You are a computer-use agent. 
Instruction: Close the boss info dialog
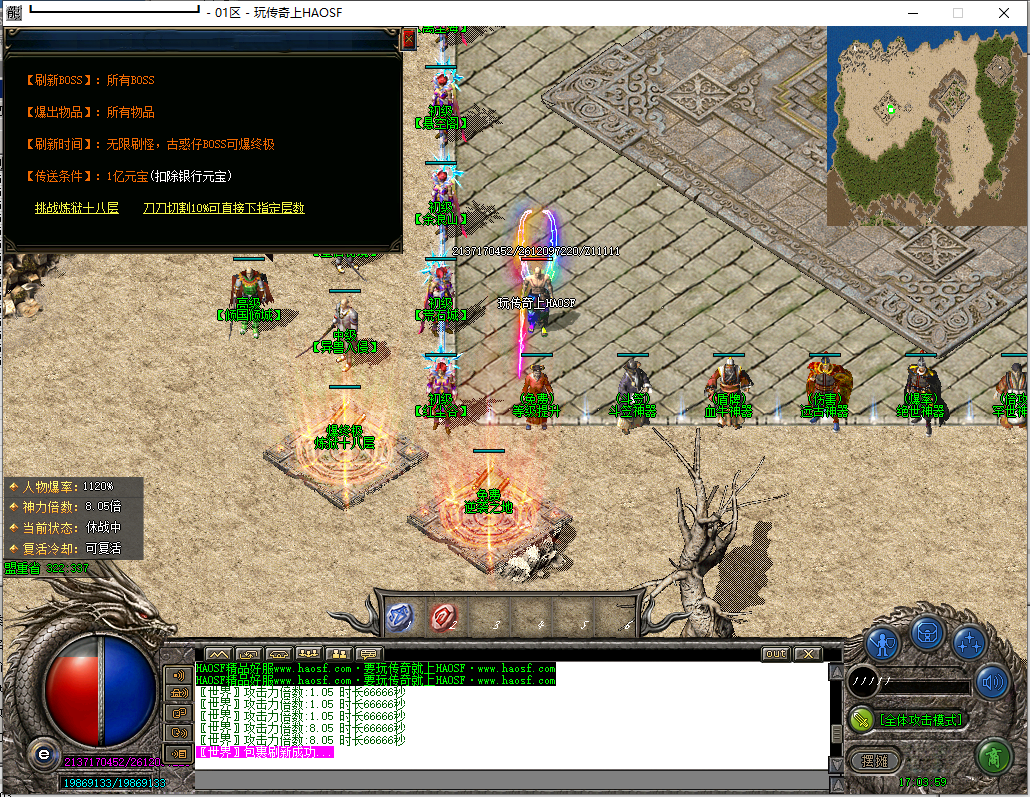click(408, 39)
